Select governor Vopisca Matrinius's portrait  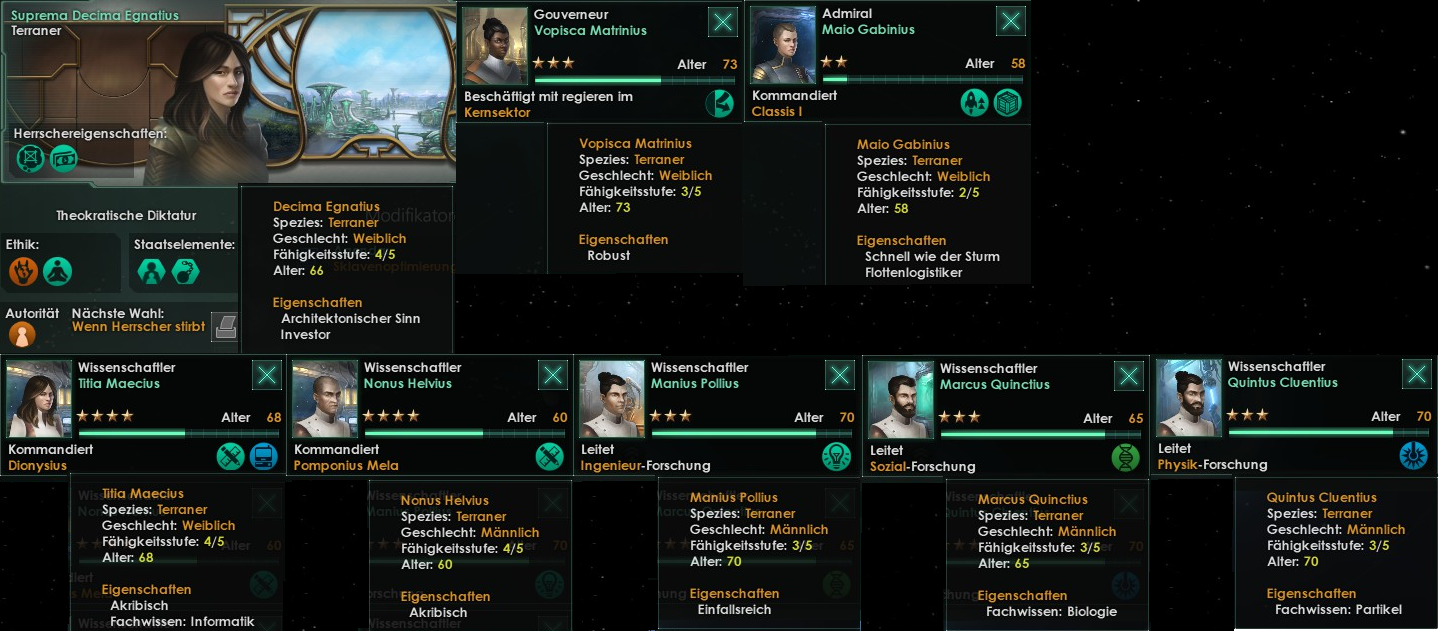pos(495,46)
